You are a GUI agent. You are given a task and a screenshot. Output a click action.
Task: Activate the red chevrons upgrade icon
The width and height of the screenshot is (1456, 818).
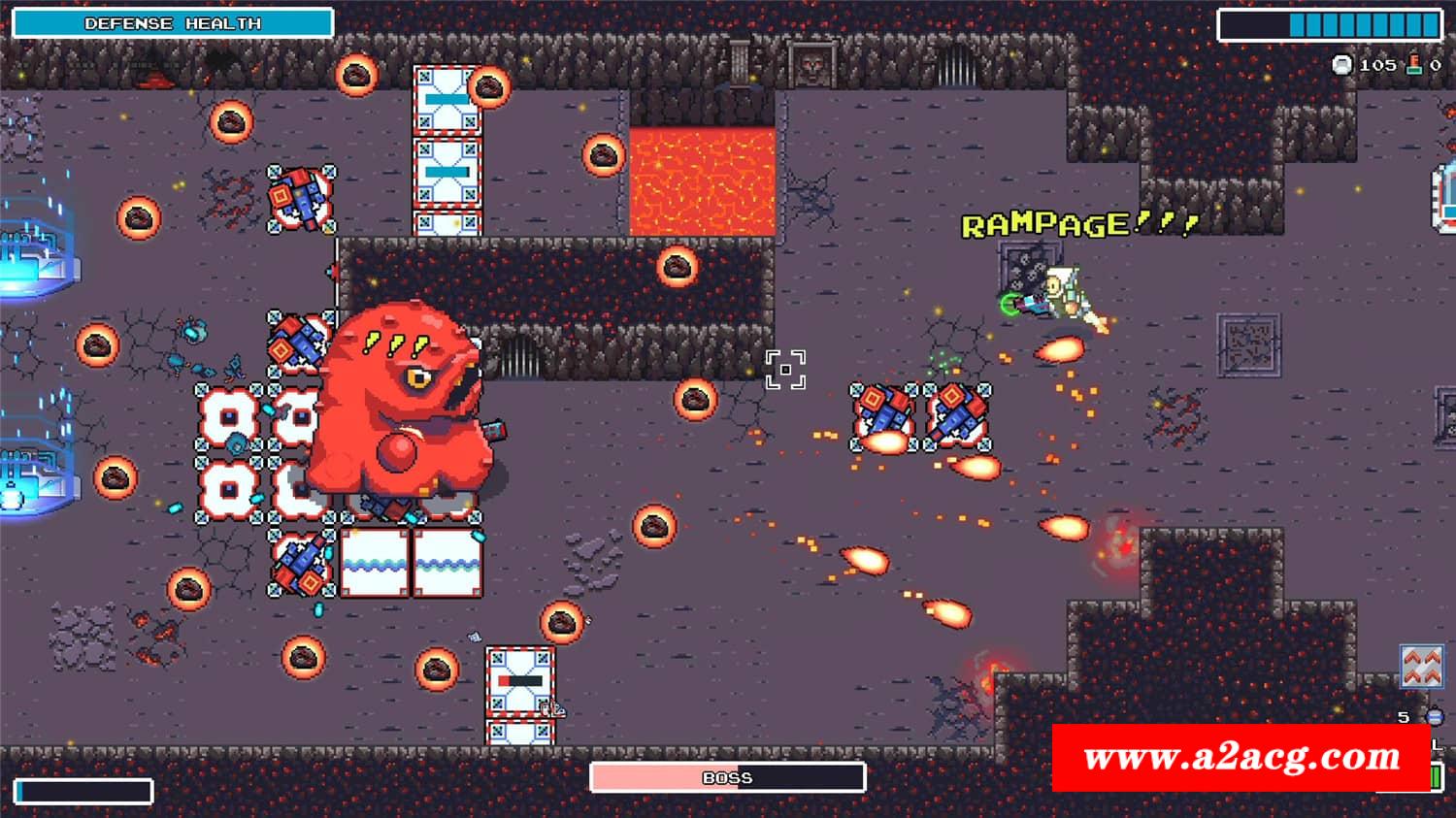(x=1422, y=667)
